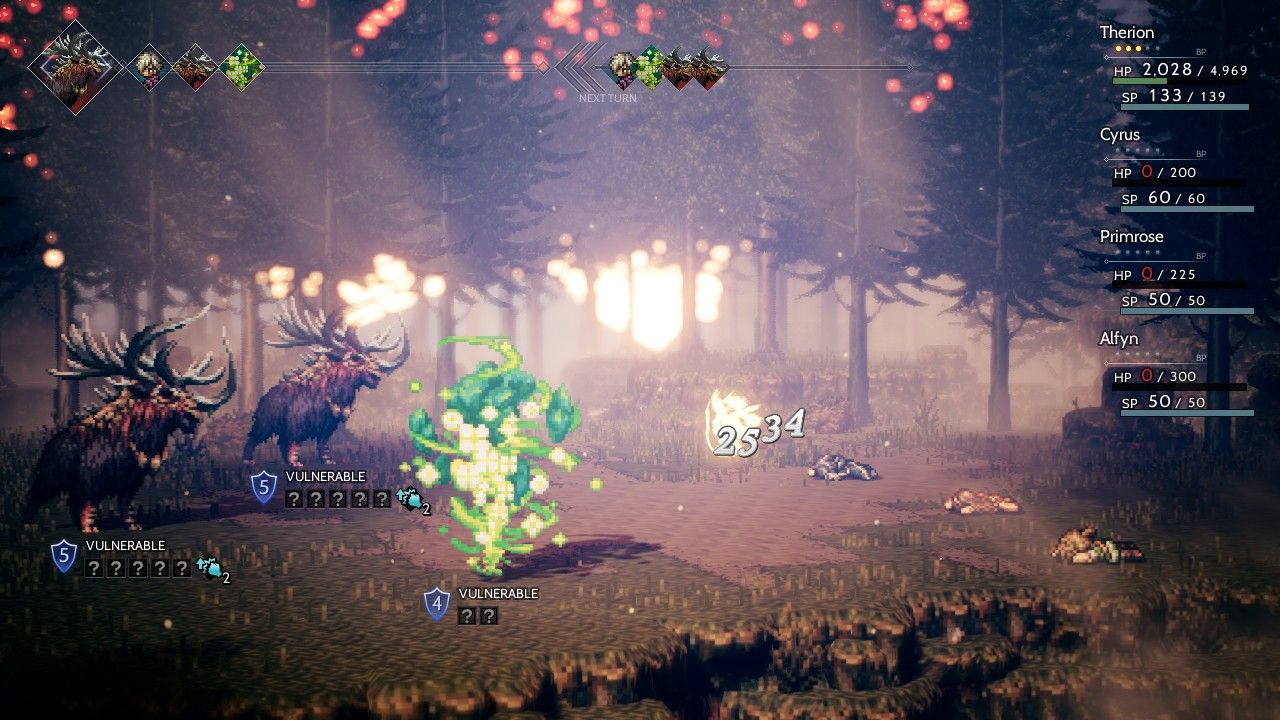Select Therion in the party status panel
The width and height of the screenshot is (1280, 720).
click(x=1127, y=33)
